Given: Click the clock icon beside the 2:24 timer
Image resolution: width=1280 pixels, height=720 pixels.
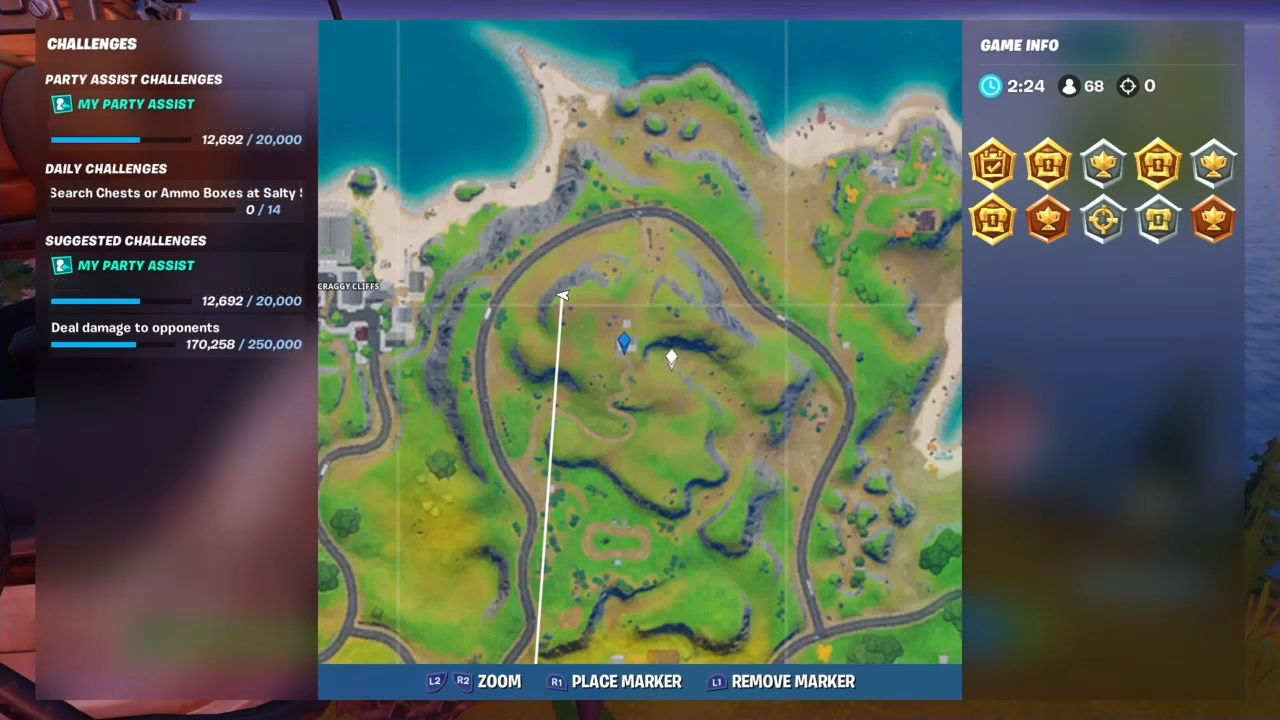Looking at the screenshot, I should pos(990,86).
